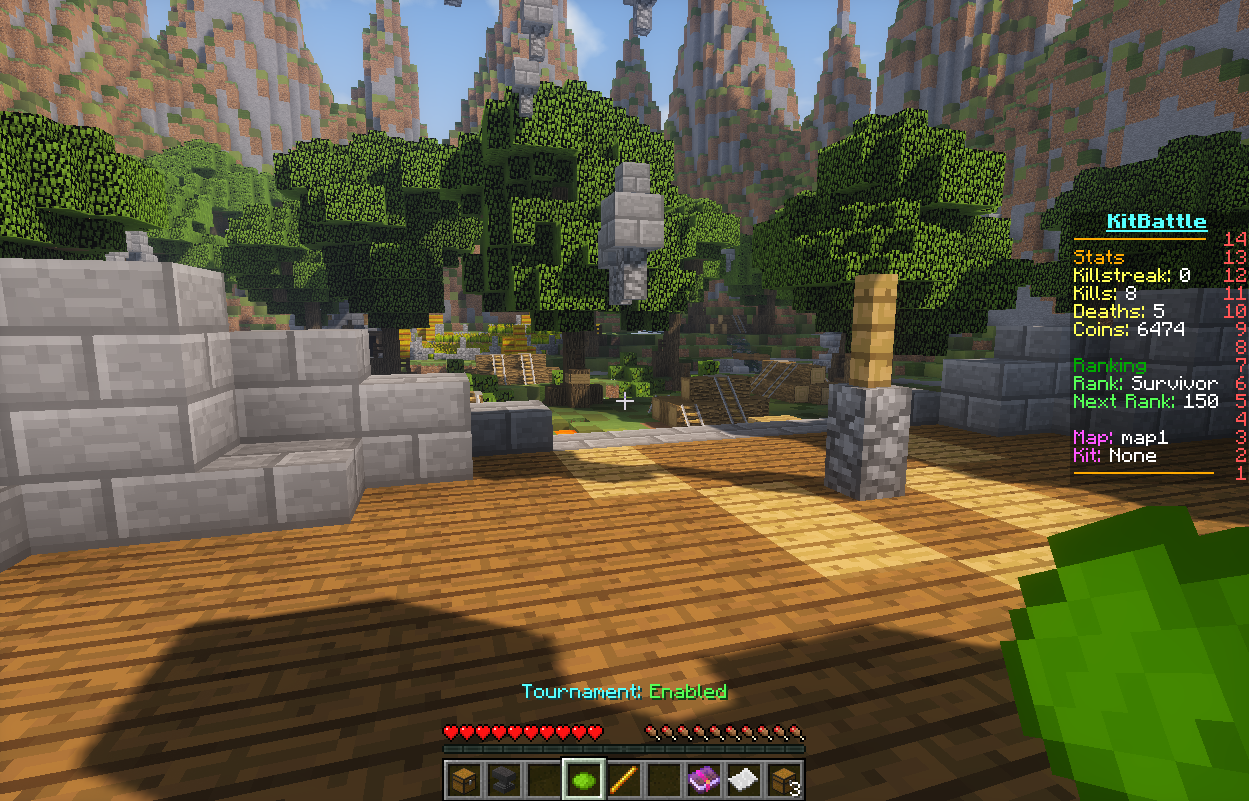Viewport: 1249px width, 801px height.
Task: Select the green slimeball hotbar slot
Action: (583, 779)
